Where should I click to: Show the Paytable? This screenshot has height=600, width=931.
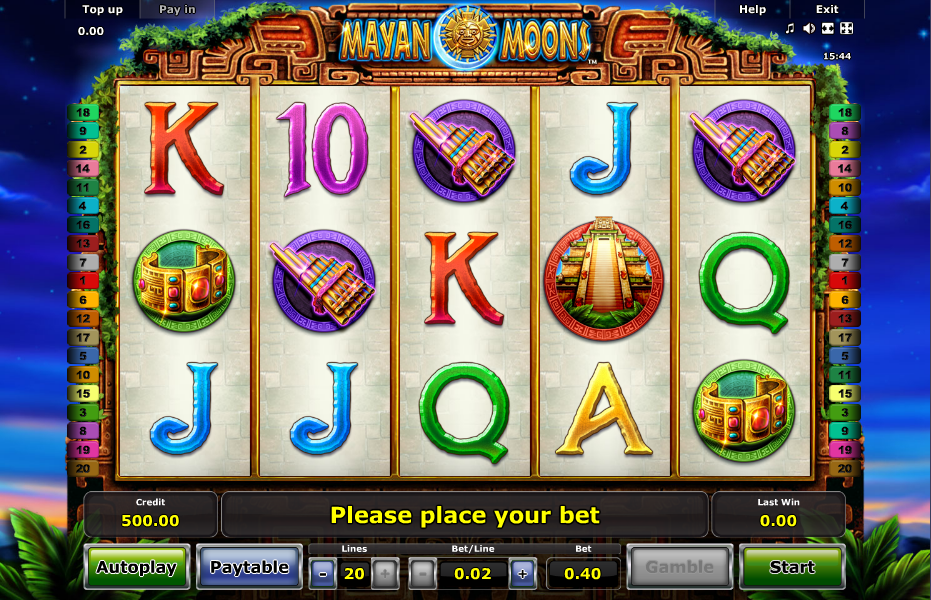(249, 567)
